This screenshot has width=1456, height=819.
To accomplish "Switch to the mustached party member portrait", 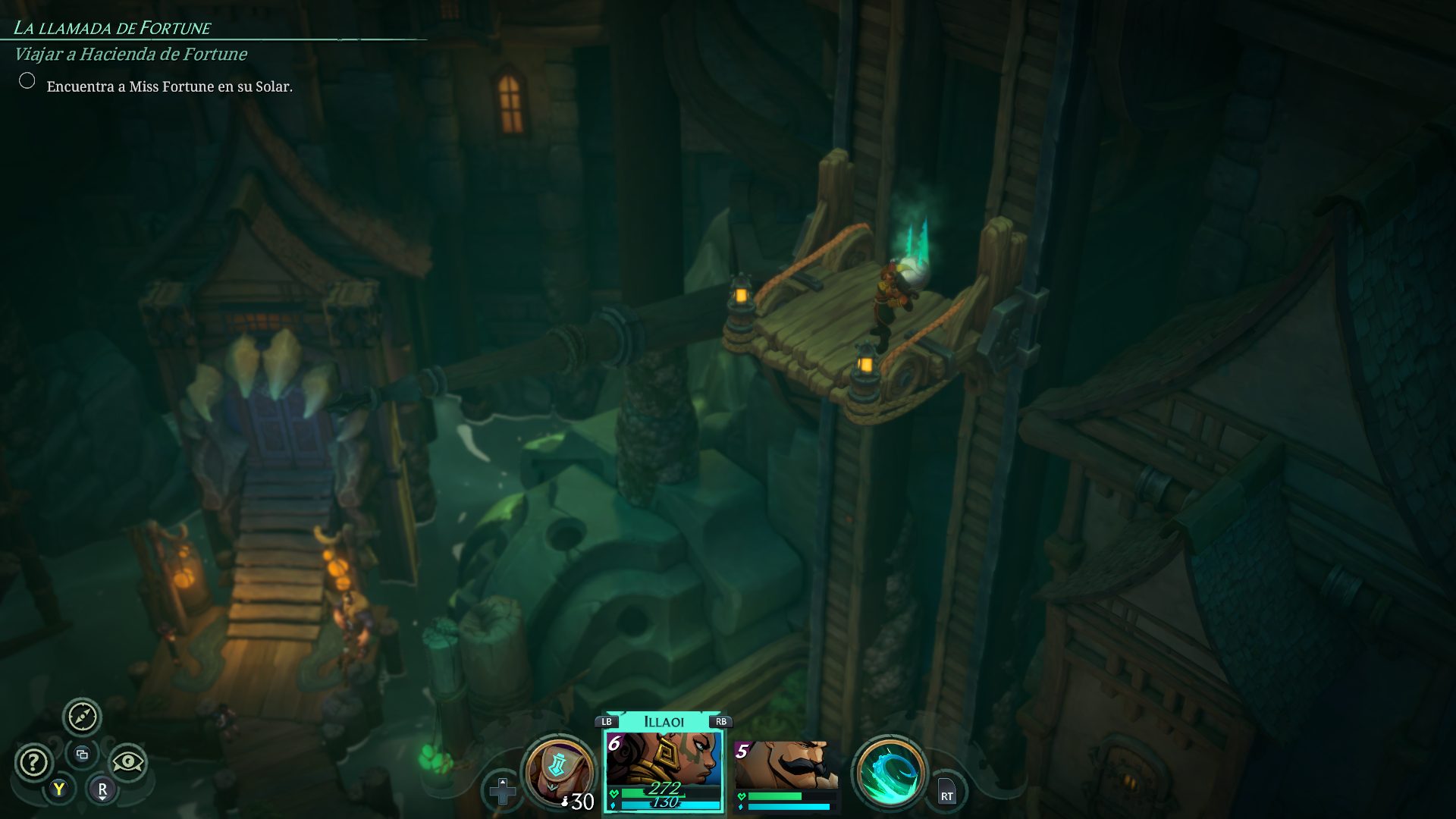I will [x=786, y=766].
